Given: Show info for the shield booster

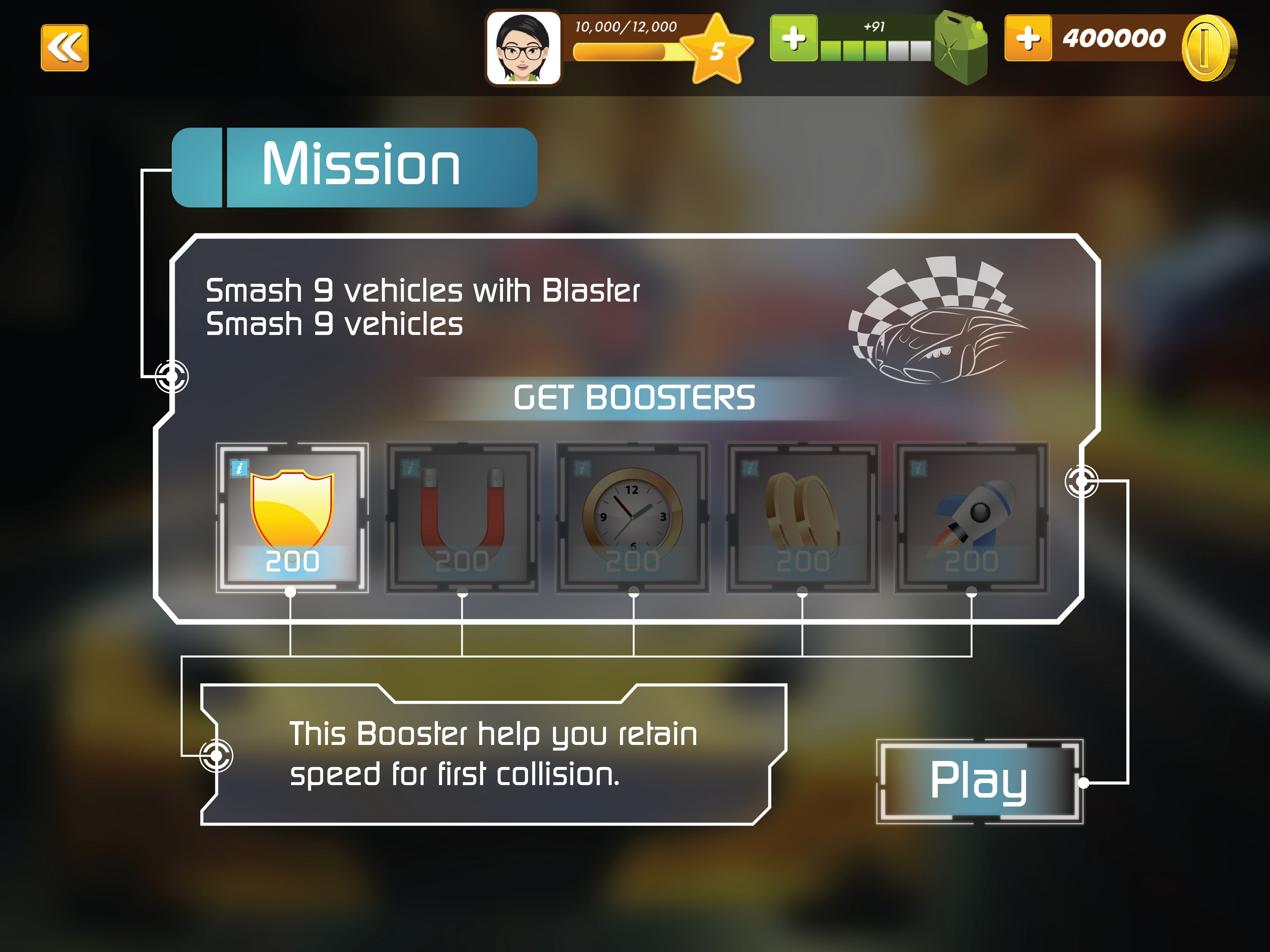Looking at the screenshot, I should [239, 468].
